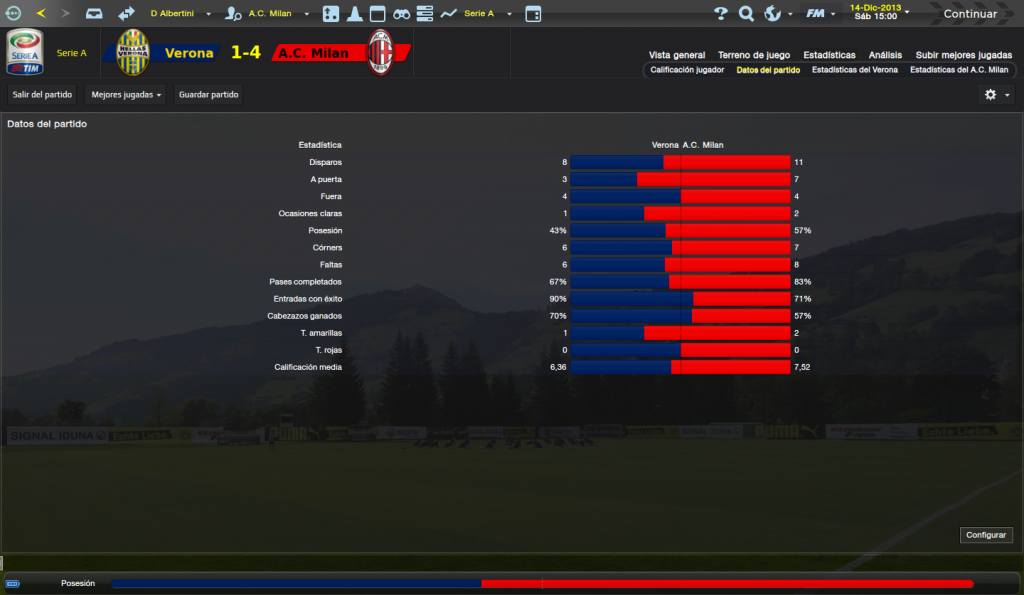This screenshot has height=595, width=1024.
Task: View Estadísticas del Verona subtab
Action: click(x=855, y=70)
